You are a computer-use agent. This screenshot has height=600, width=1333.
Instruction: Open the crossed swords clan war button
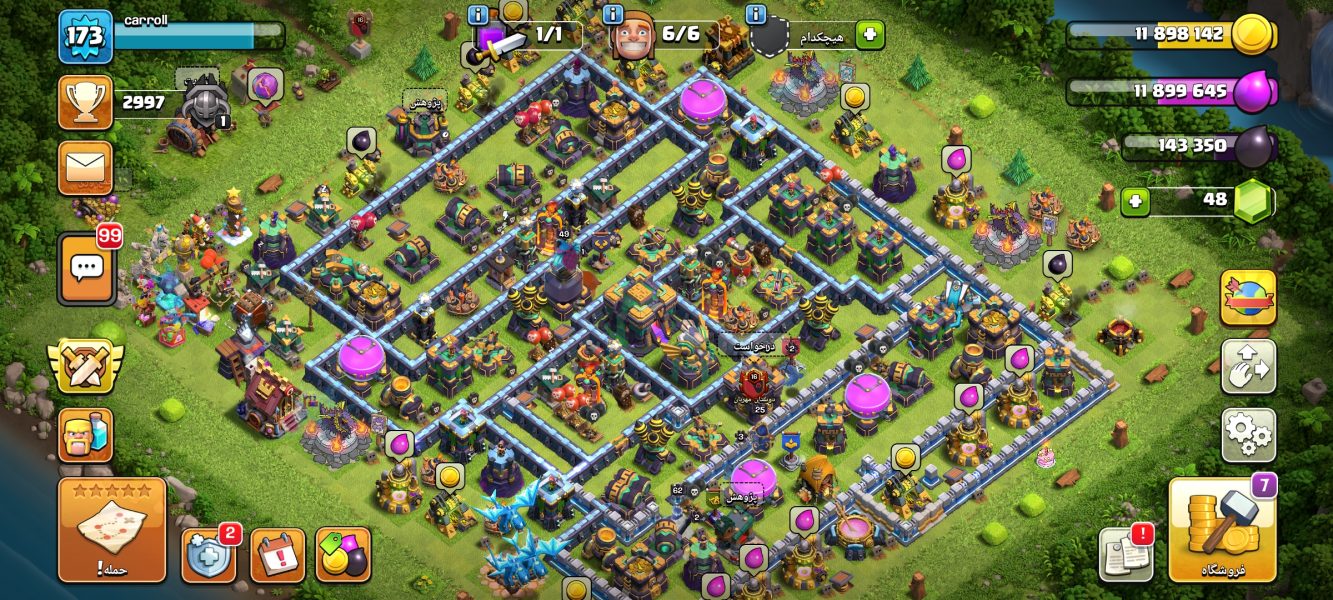pyautogui.click(x=86, y=366)
